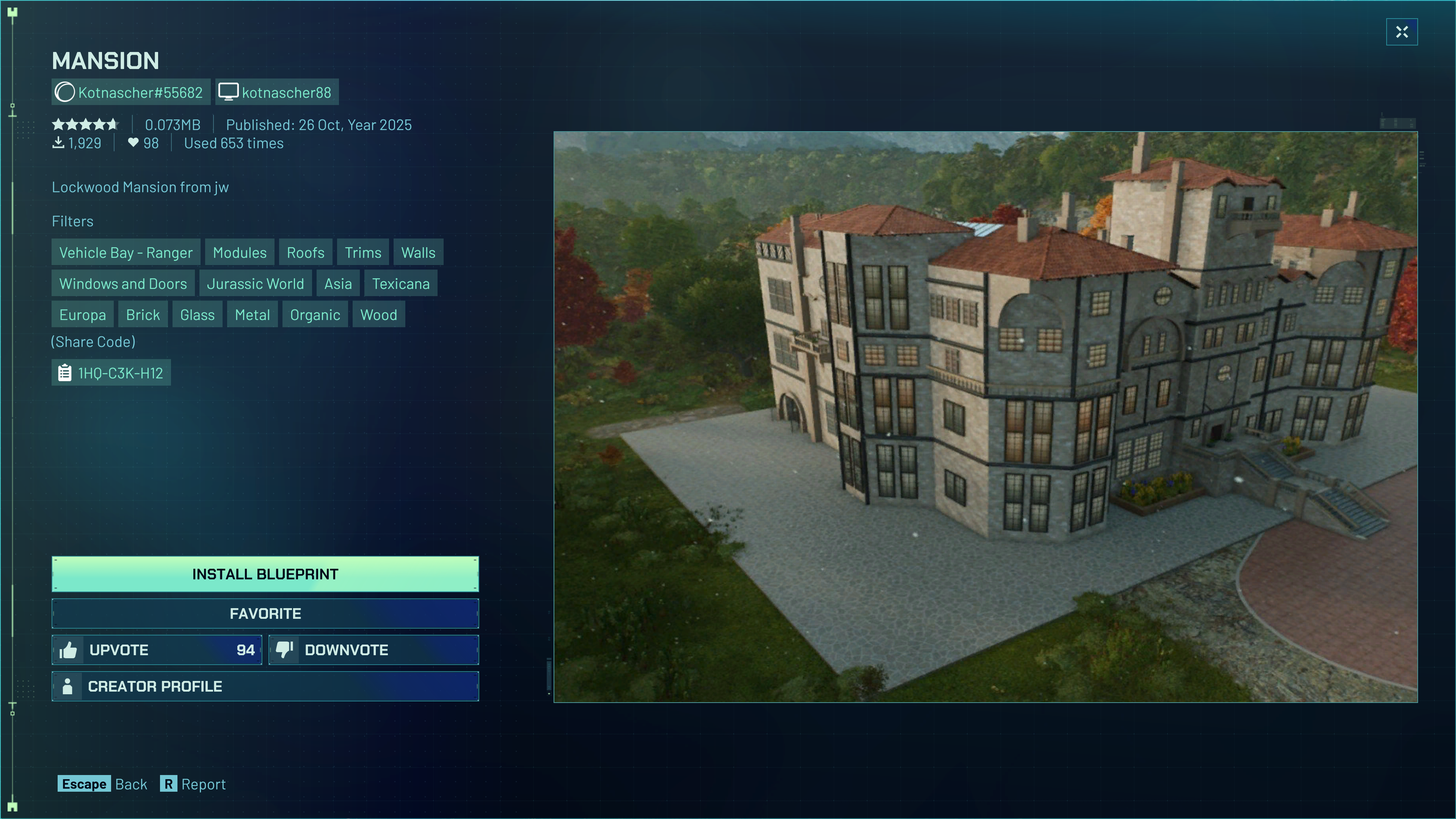The image size is (1456, 819).
Task: Install the Mansion blueprint
Action: tap(265, 574)
